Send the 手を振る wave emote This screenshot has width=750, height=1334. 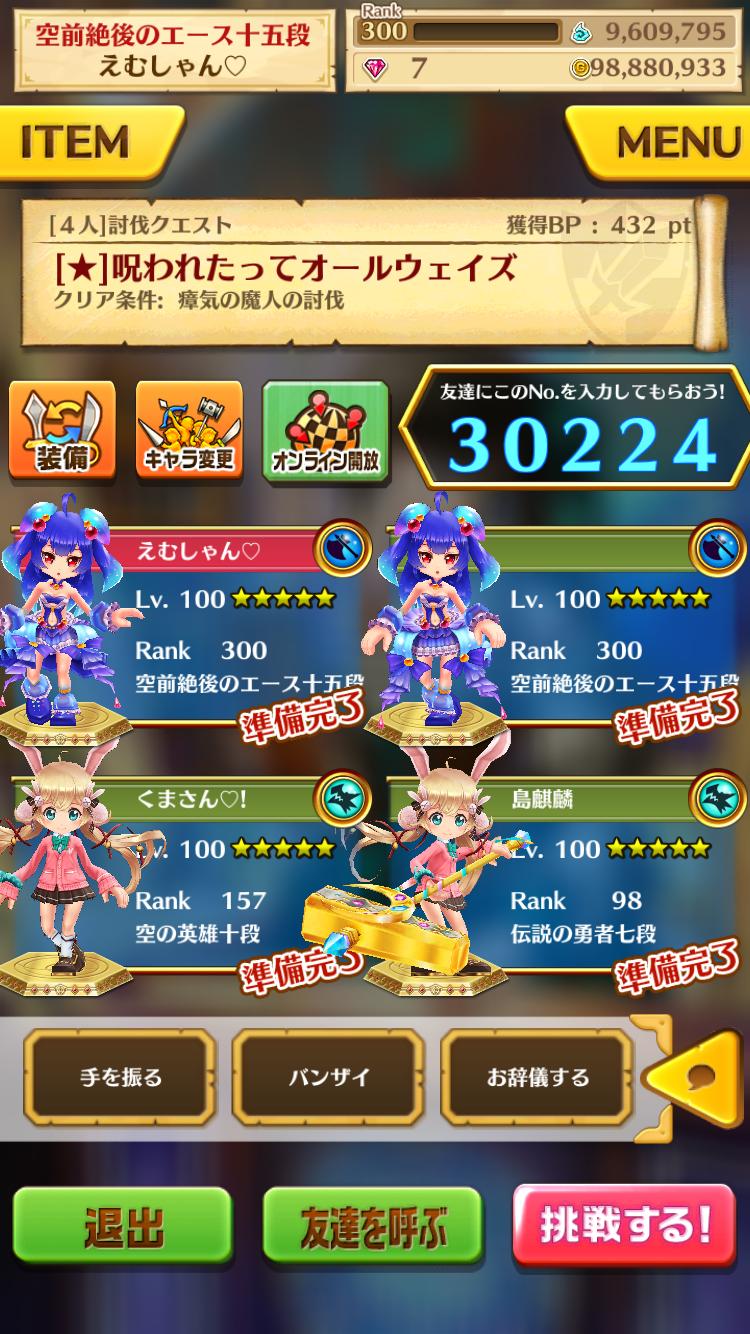[x=120, y=1077]
